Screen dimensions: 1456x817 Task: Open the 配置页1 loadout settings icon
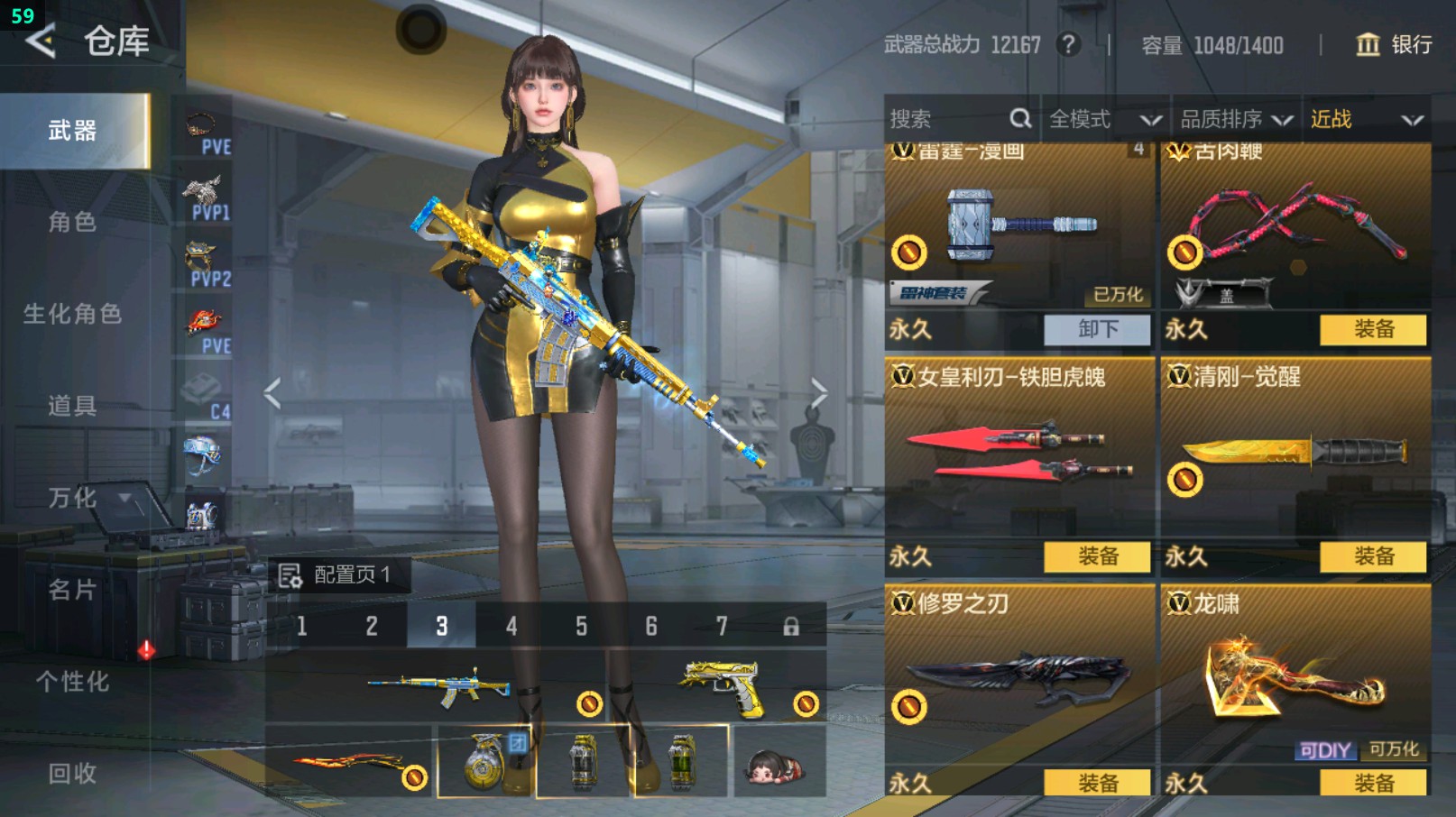pyautogui.click(x=291, y=574)
